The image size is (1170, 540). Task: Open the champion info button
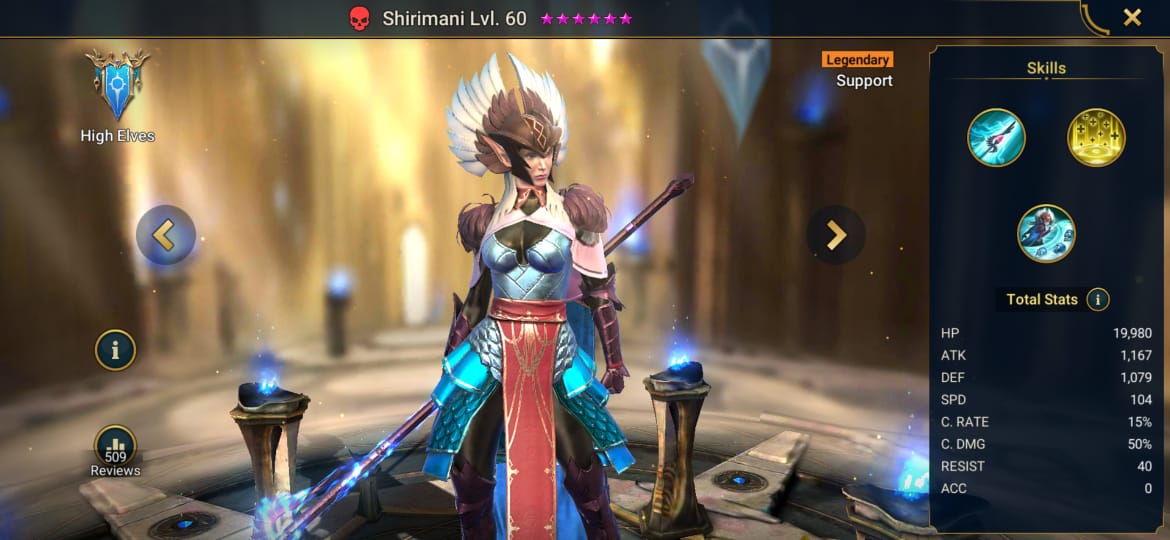116,350
